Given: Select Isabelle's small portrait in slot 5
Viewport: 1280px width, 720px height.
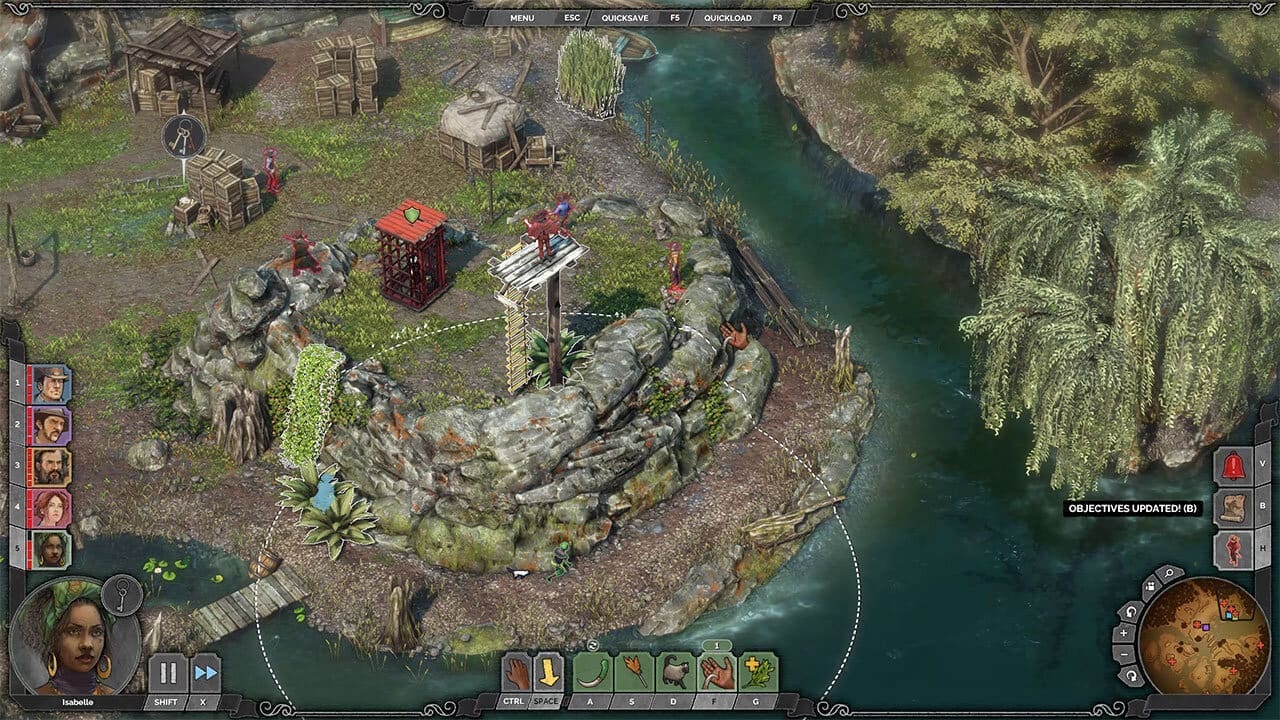Looking at the screenshot, I should click(51, 549).
